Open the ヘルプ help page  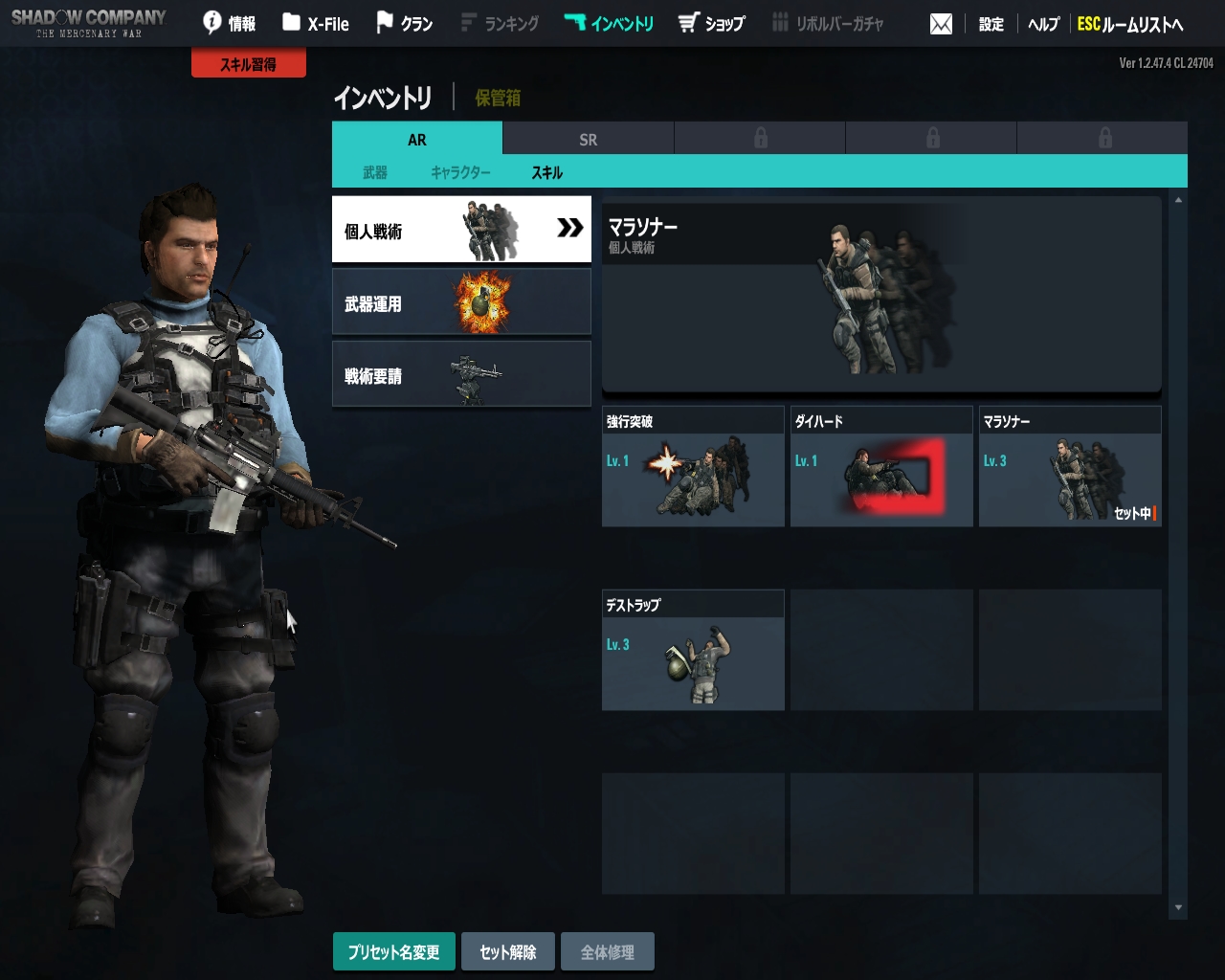pyautogui.click(x=1043, y=24)
